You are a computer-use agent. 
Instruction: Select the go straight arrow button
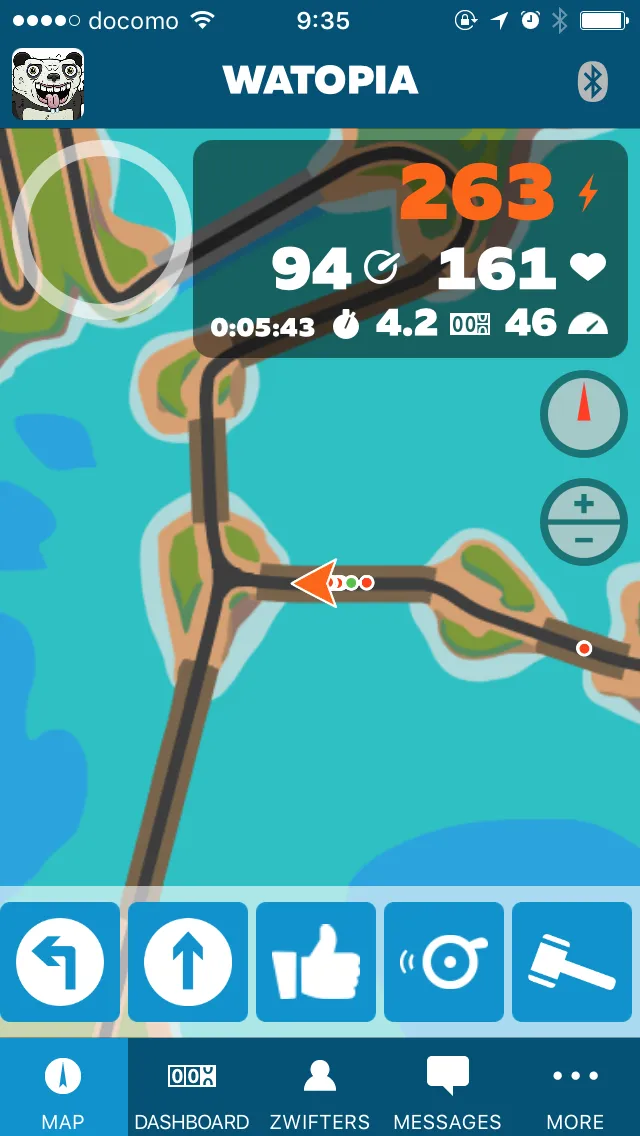click(x=188, y=962)
